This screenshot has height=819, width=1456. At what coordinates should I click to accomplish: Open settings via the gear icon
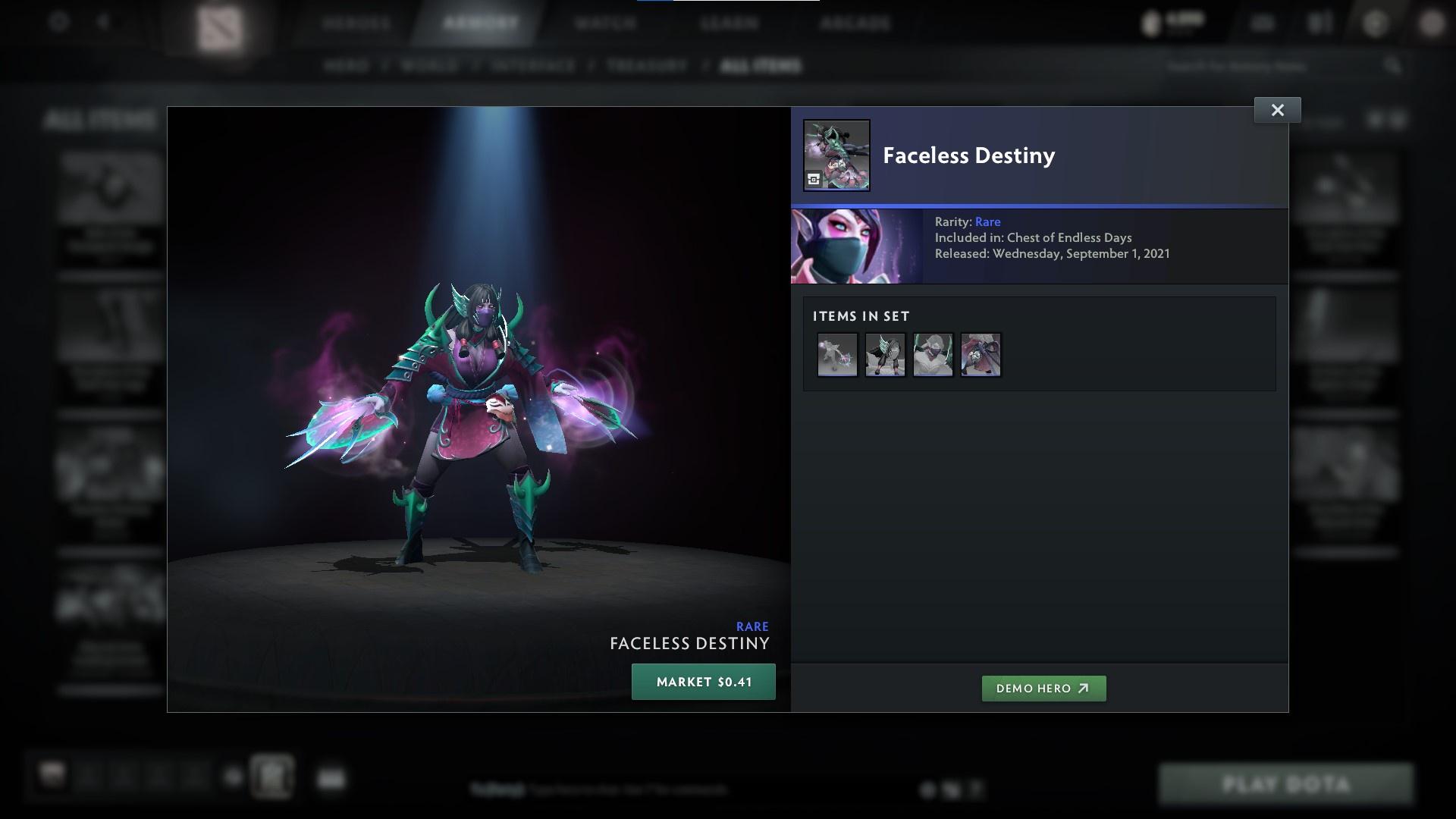tap(55, 24)
